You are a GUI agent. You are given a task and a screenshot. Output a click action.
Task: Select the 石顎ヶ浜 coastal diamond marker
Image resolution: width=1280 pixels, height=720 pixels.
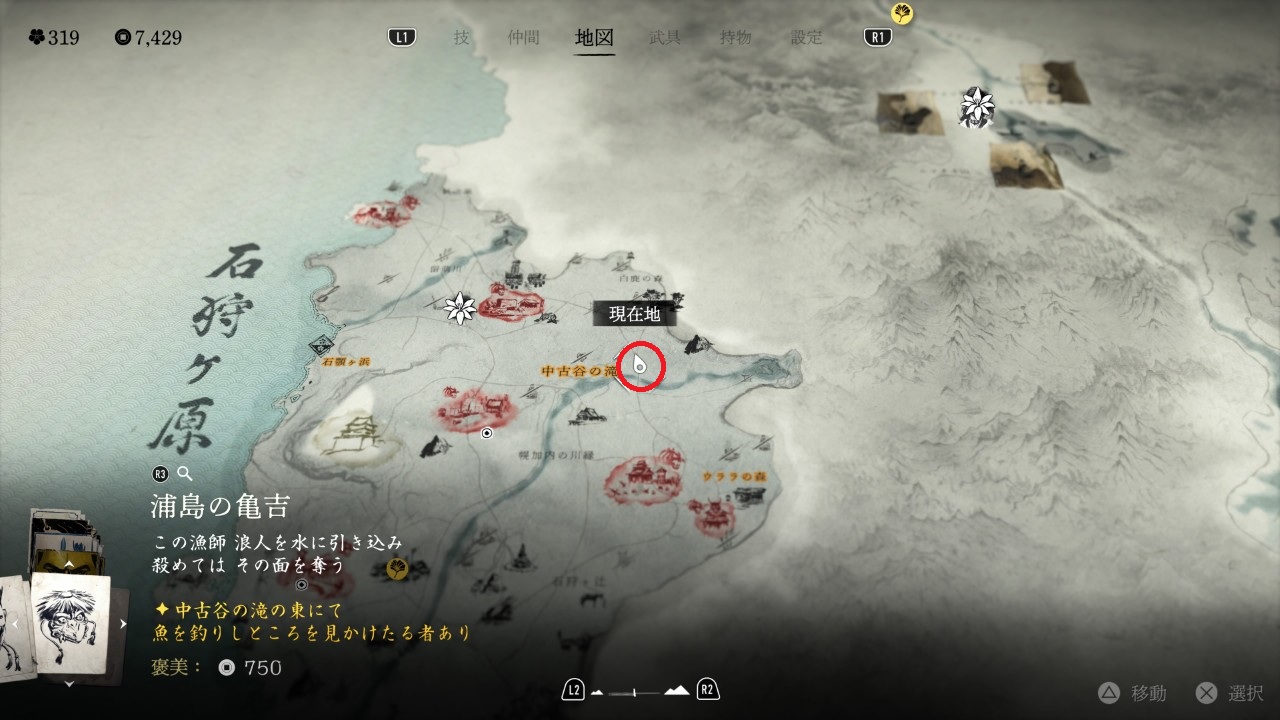point(322,344)
